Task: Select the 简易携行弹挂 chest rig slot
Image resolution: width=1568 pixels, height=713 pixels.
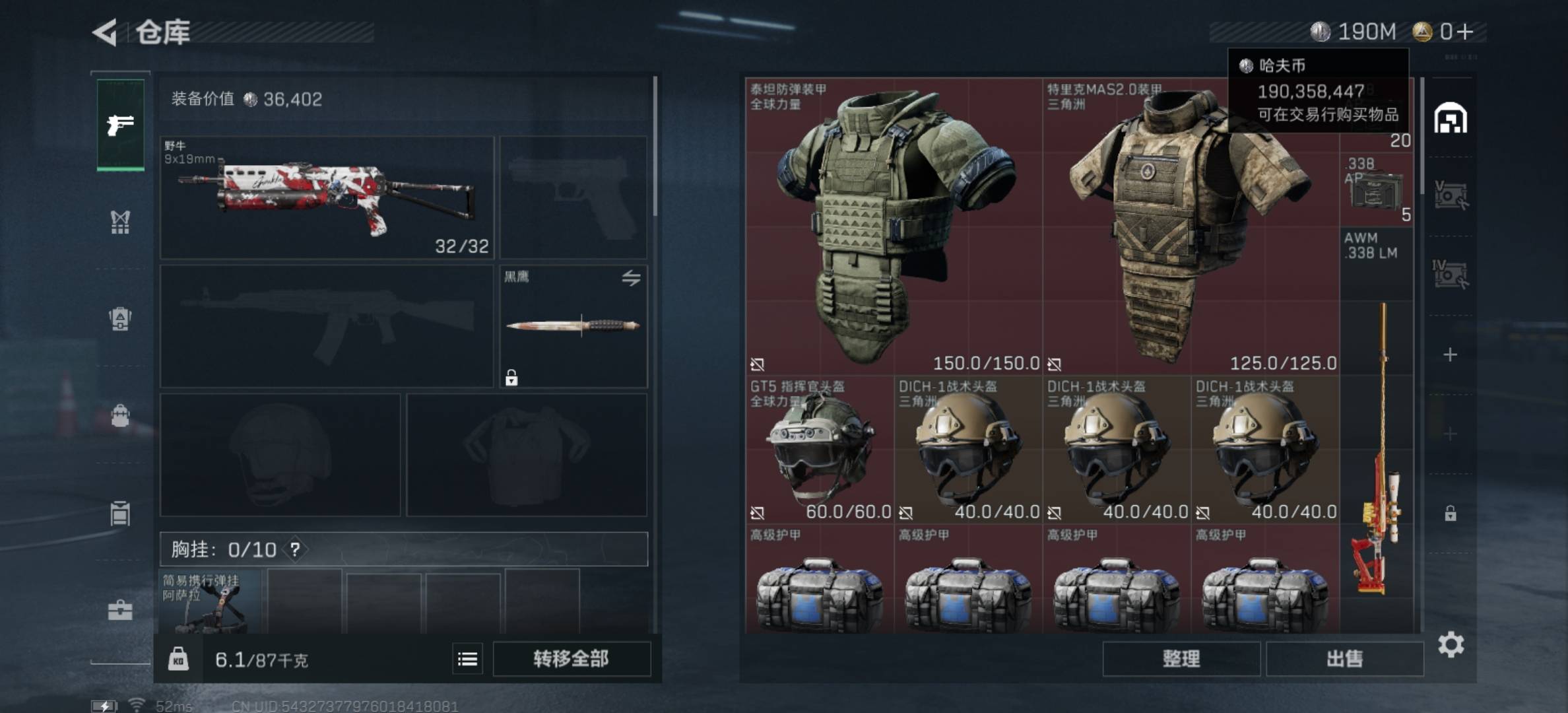Action: click(x=210, y=602)
